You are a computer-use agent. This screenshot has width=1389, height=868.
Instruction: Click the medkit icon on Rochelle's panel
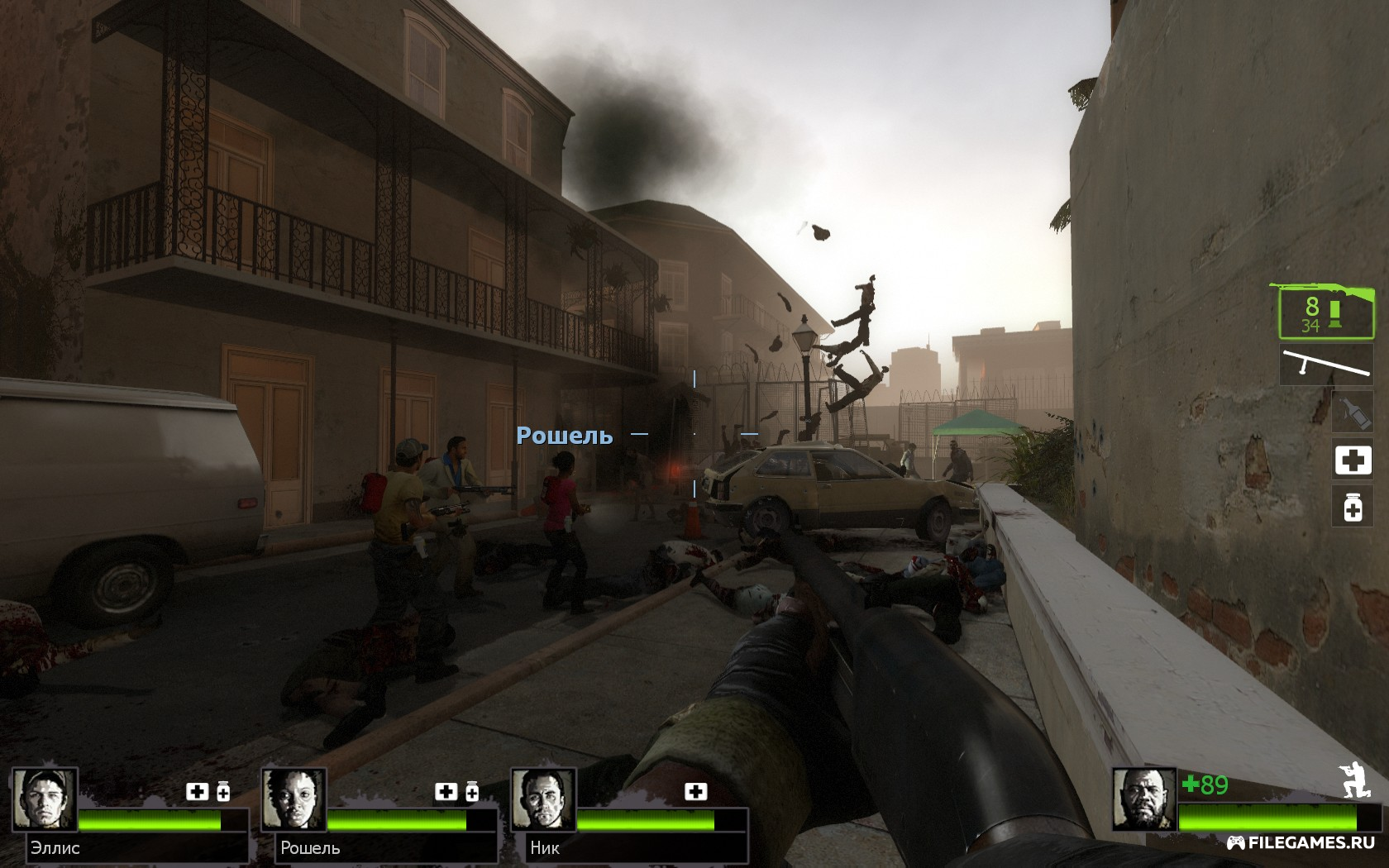coord(446,792)
